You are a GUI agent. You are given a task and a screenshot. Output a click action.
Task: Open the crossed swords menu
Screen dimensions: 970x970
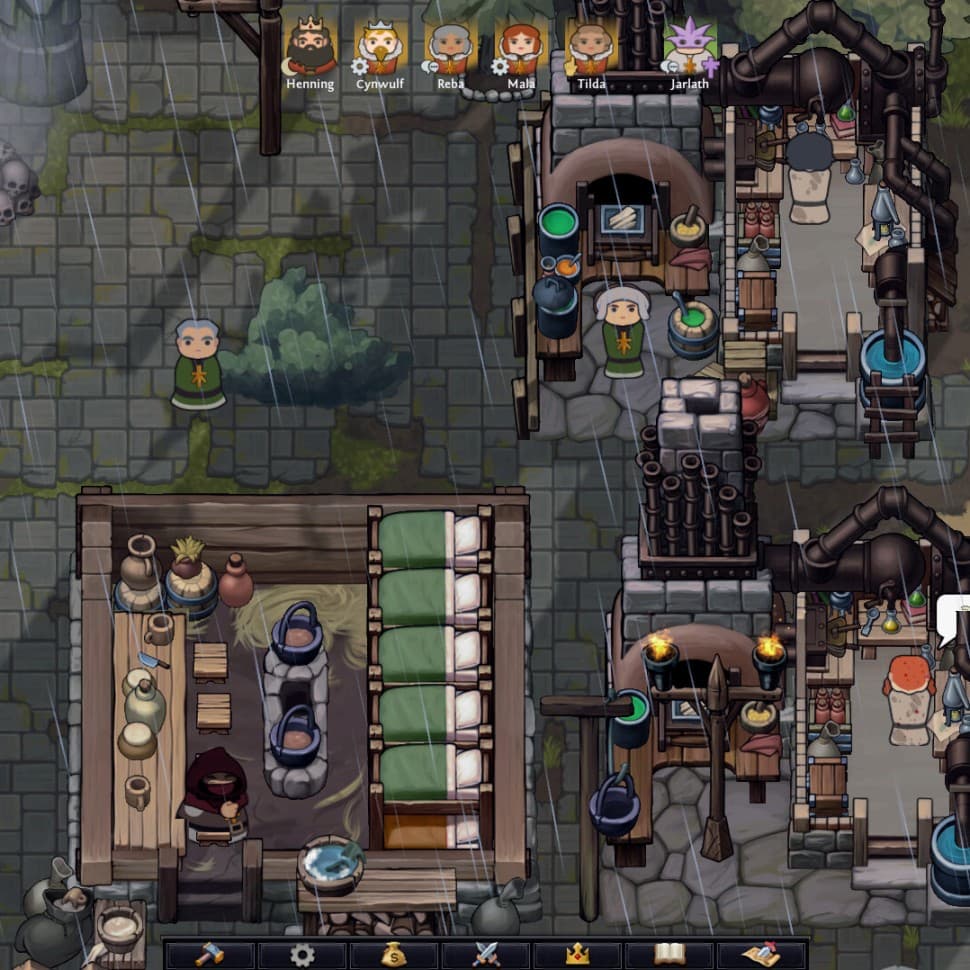pos(486,955)
